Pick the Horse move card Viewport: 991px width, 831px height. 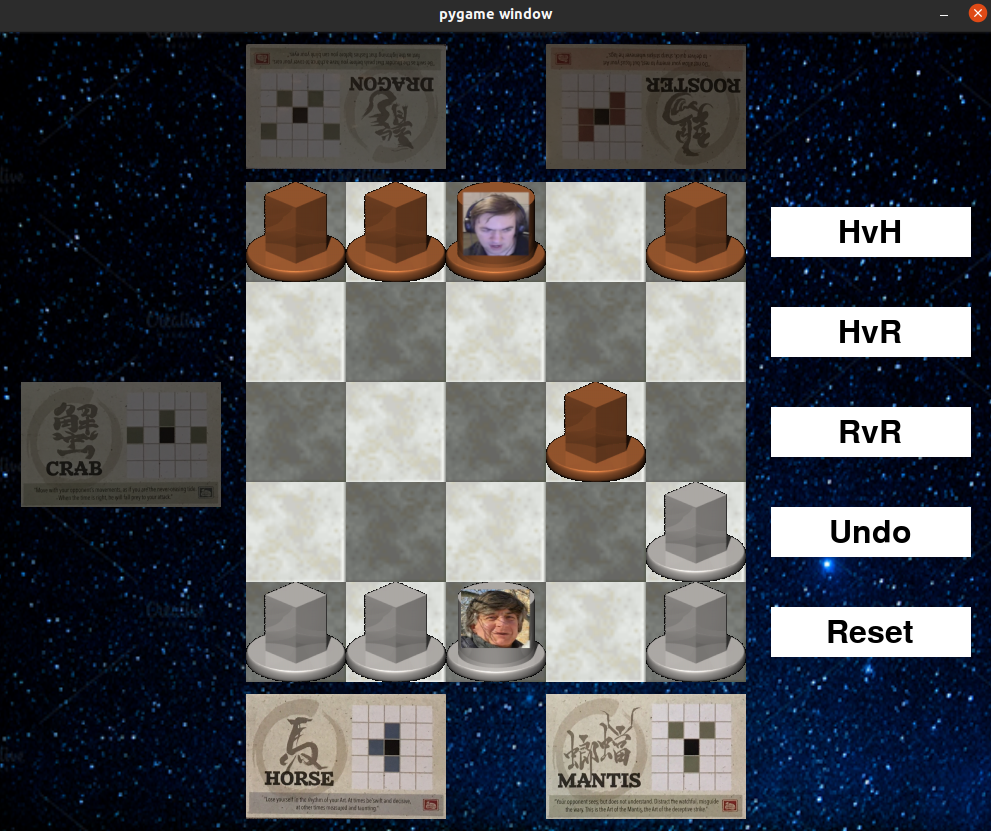(x=346, y=756)
